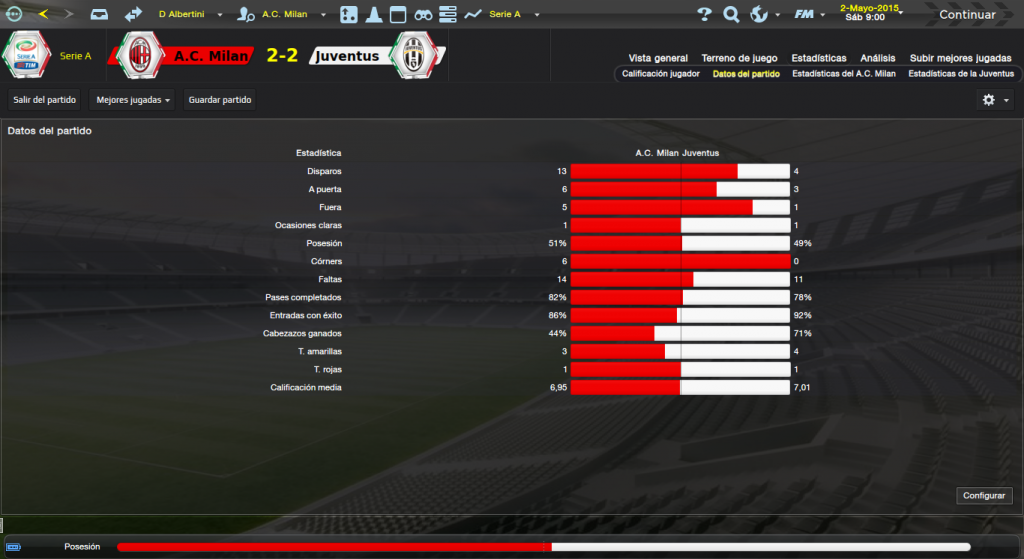1024x559 pixels.
Task: Select the Estadísticas tab
Action: pos(818,58)
